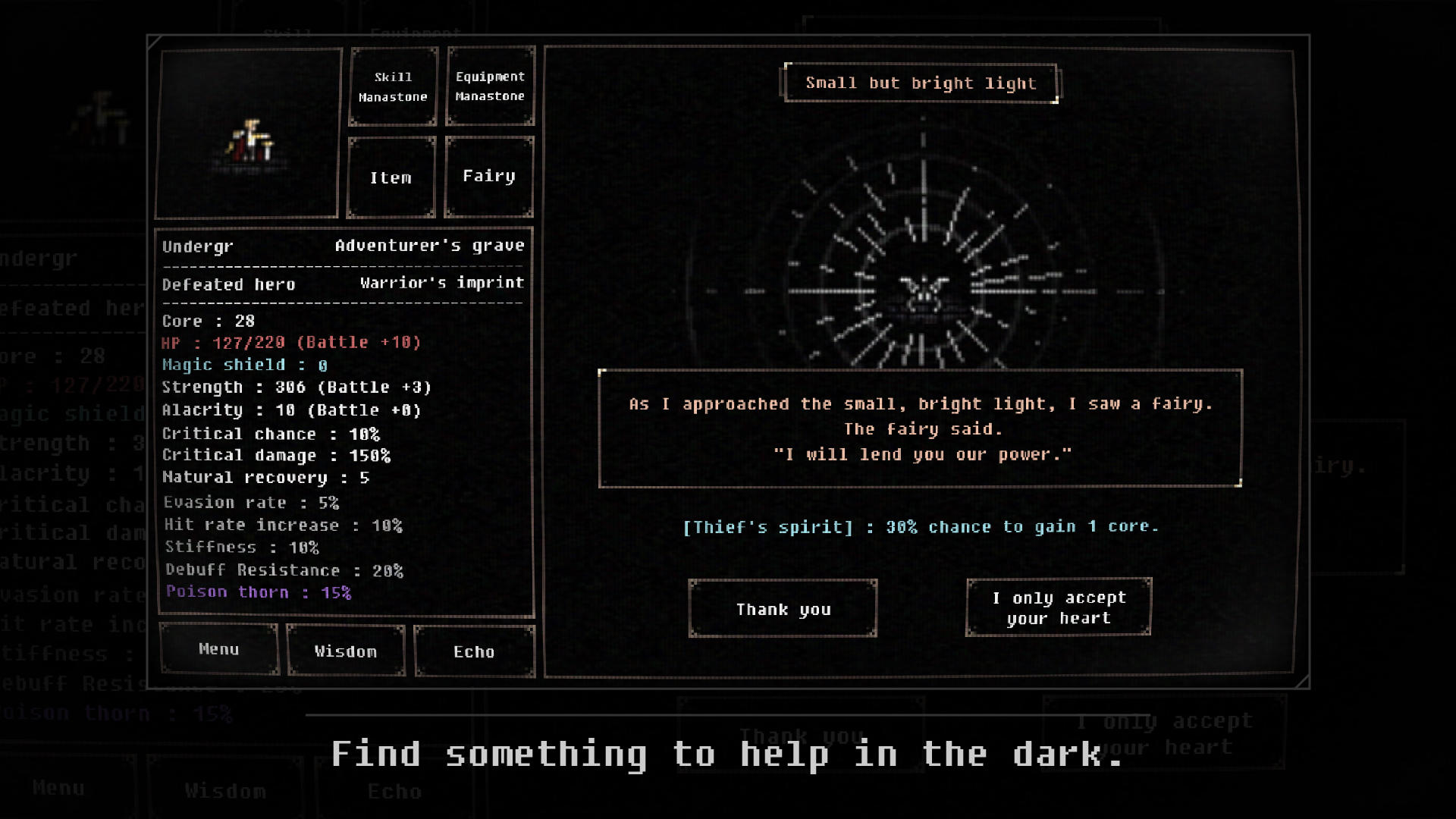Image resolution: width=1456 pixels, height=819 pixels.
Task: Open the Menu screen
Action: (218, 649)
